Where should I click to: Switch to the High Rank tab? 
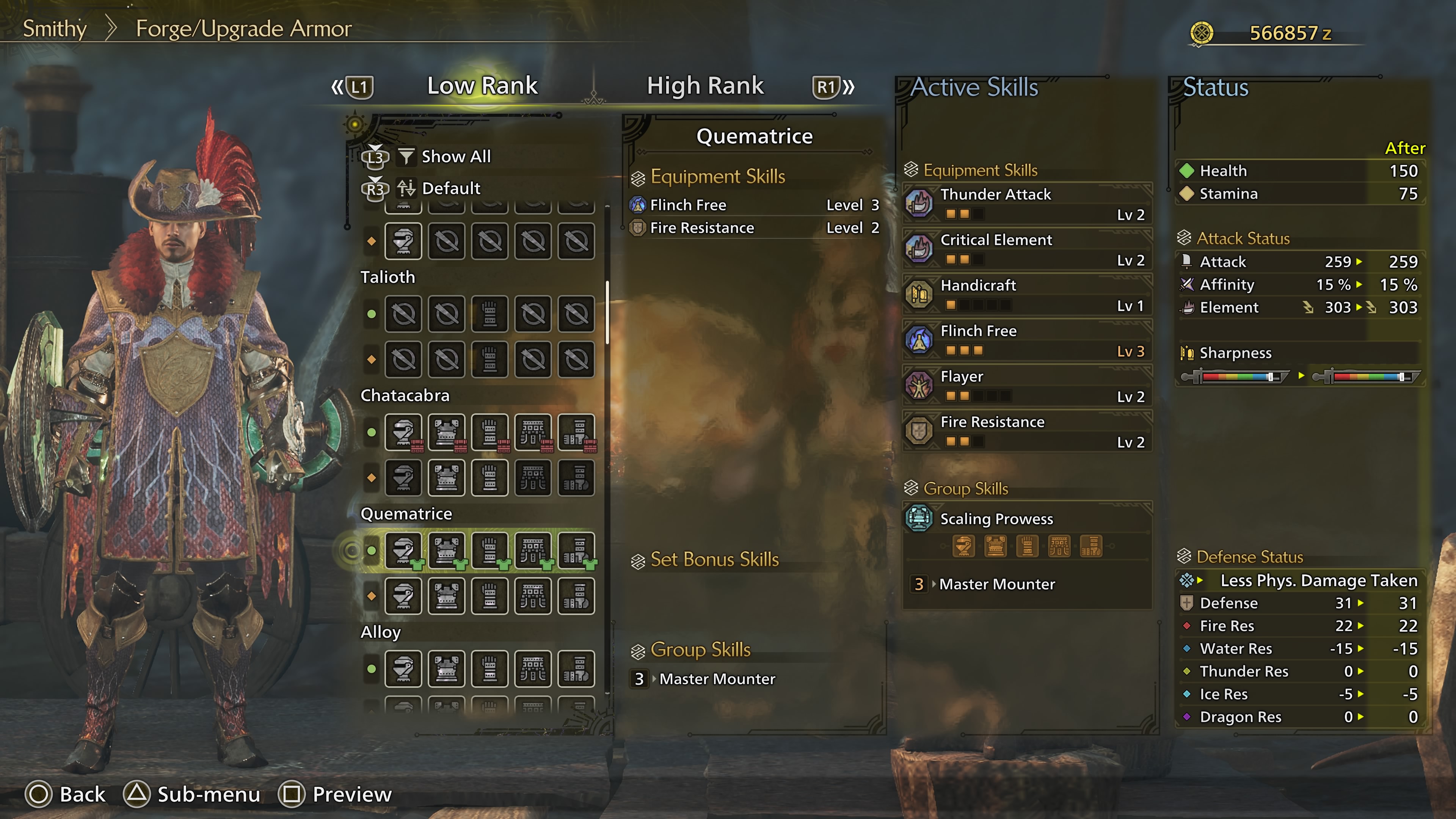pos(705,86)
